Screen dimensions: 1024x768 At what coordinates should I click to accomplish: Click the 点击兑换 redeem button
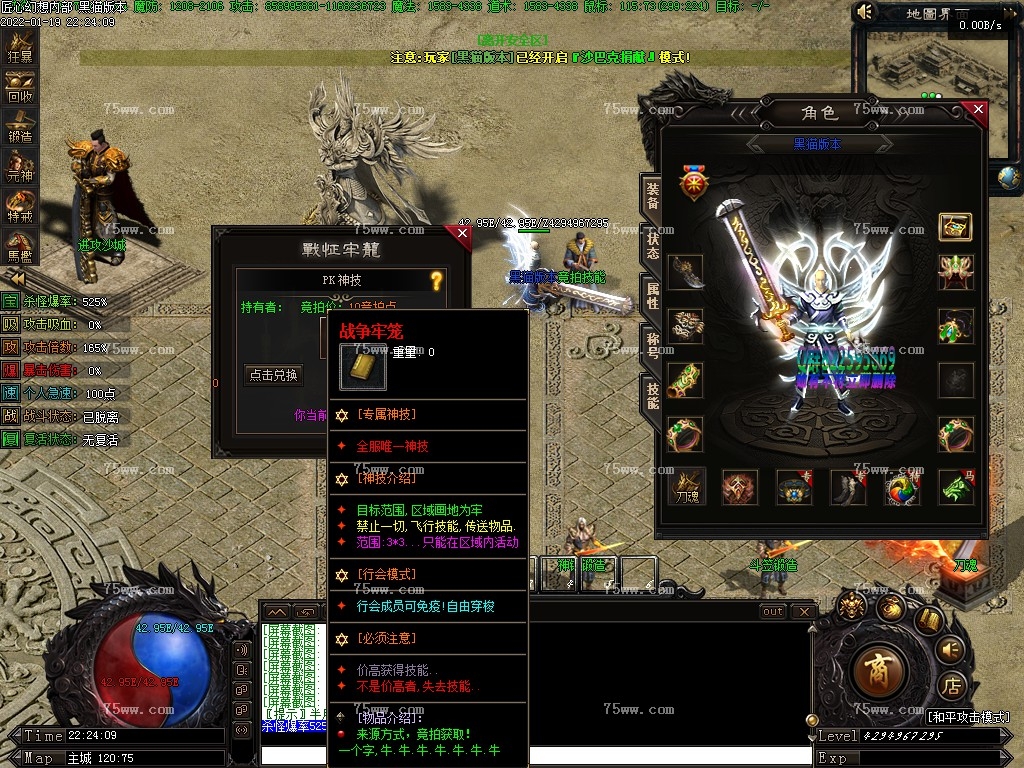pos(274,375)
